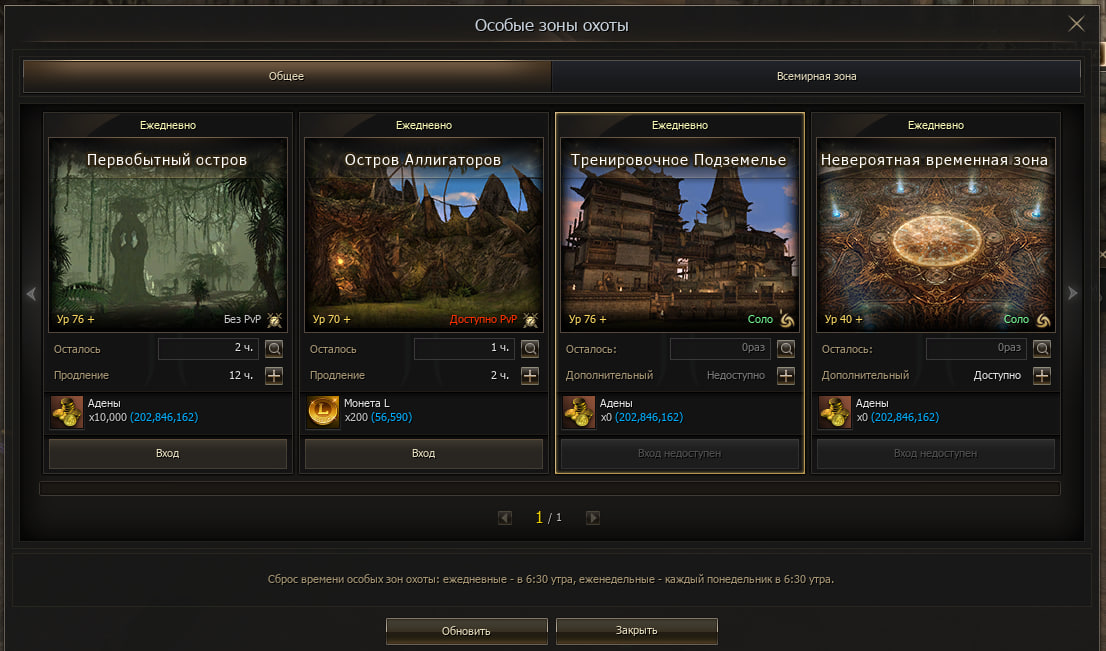The height and width of the screenshot is (651, 1106).
Task: Open the Всемирная зона tab
Action: [816, 76]
